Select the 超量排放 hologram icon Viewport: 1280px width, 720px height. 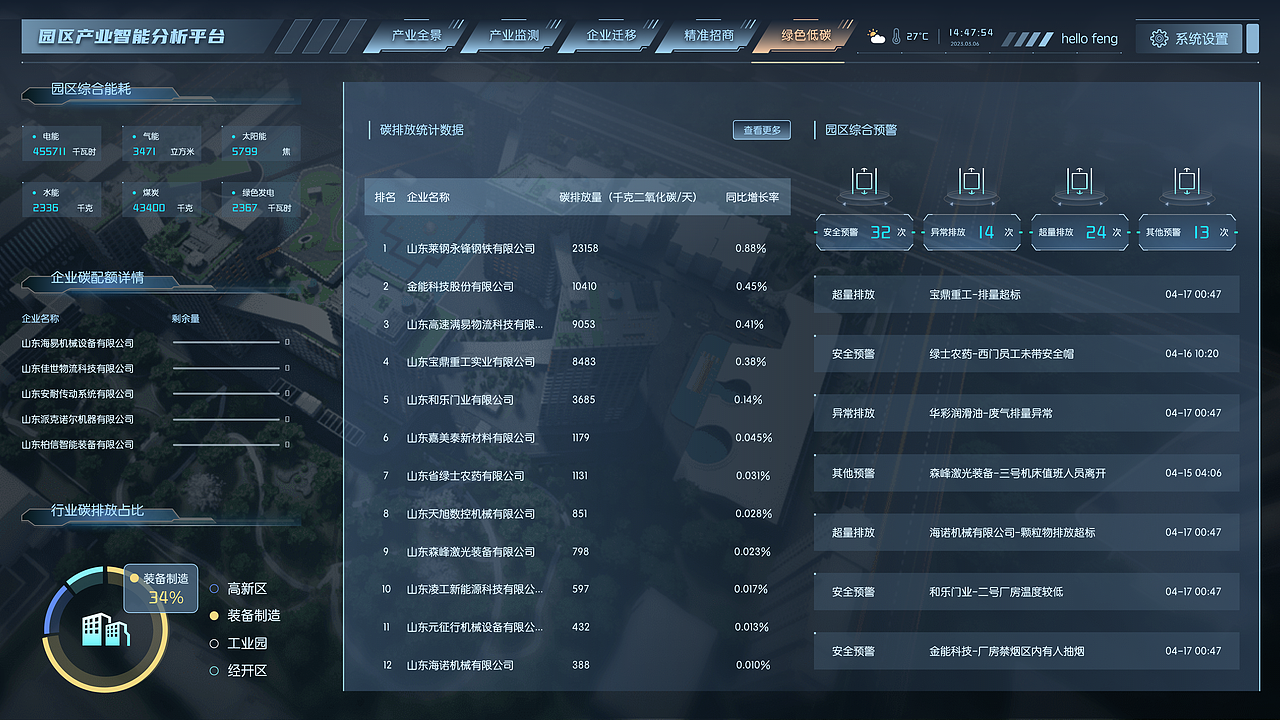(1078, 183)
